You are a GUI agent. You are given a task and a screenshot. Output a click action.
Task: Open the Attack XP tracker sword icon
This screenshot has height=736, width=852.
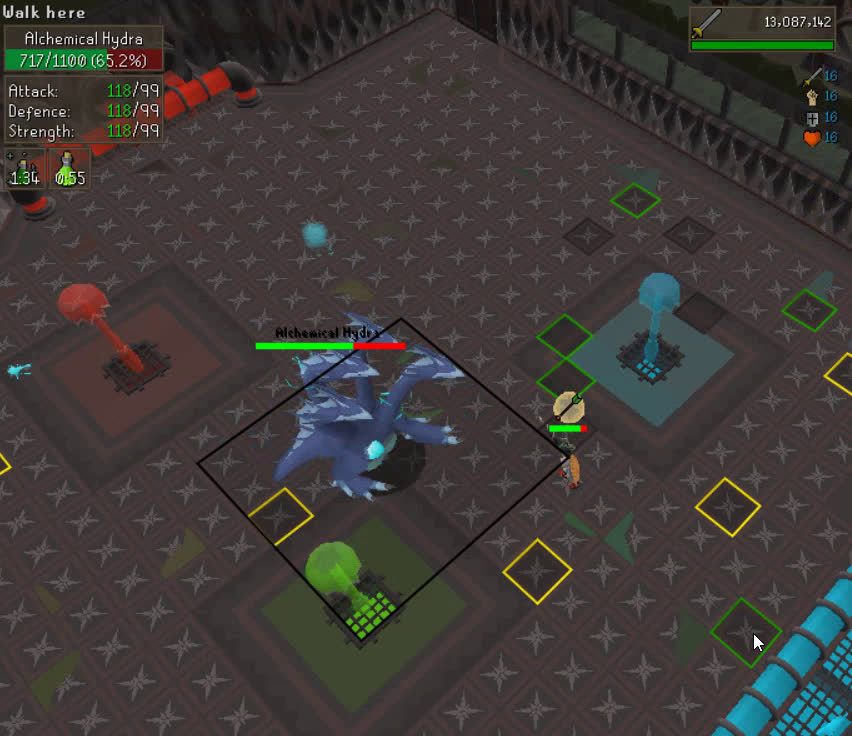tap(708, 24)
